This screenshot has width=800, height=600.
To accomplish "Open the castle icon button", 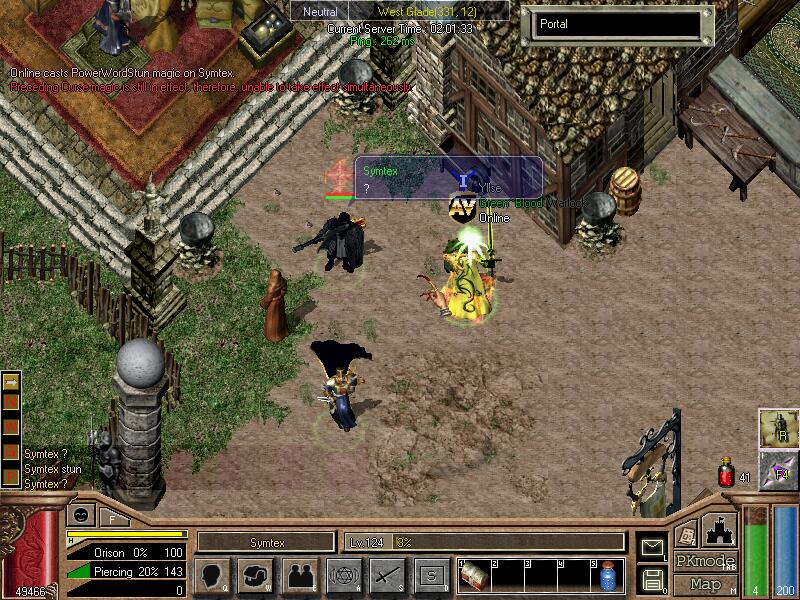I will coord(720,529).
